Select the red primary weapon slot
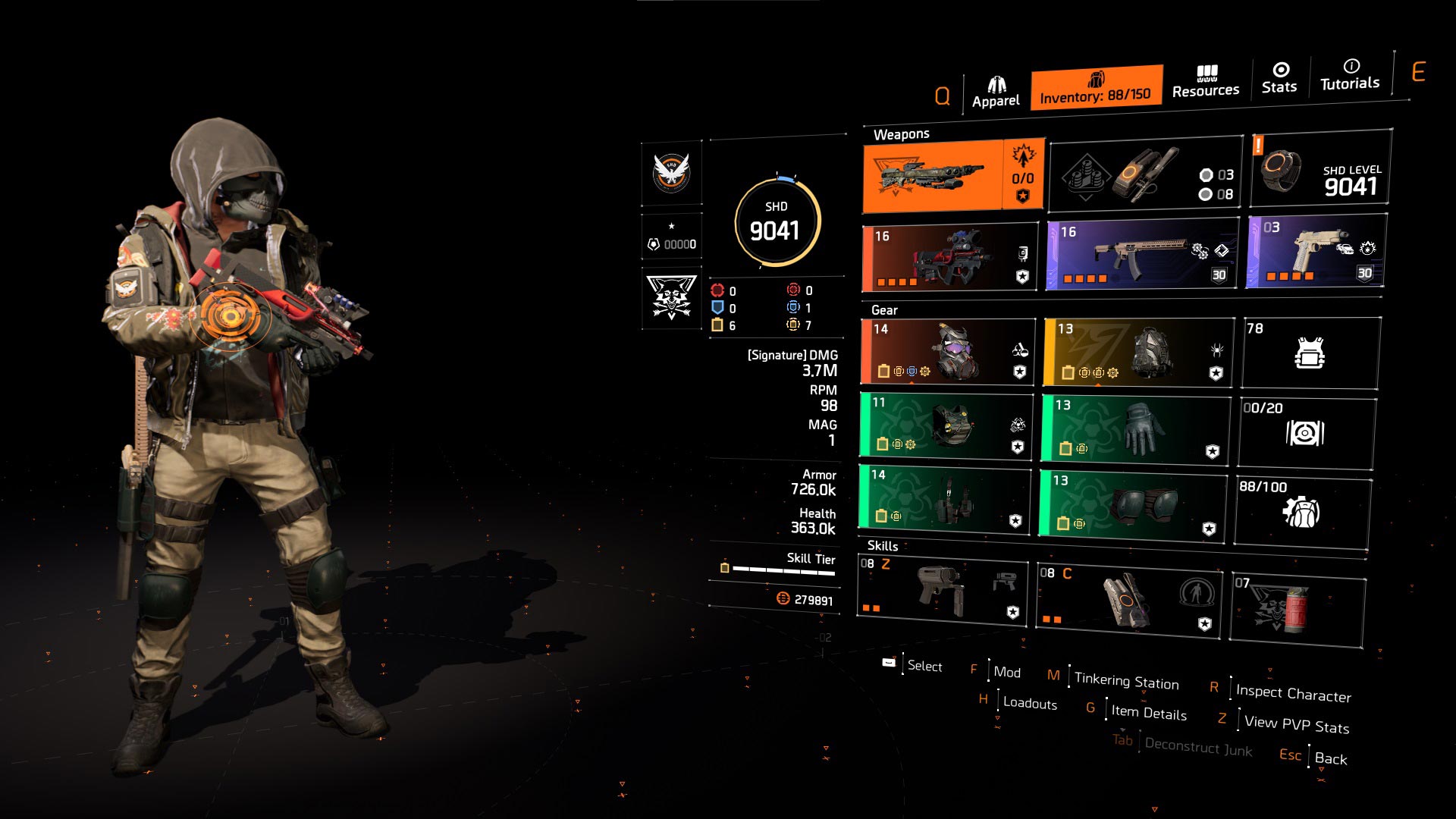The image size is (1456, 819). [949, 258]
